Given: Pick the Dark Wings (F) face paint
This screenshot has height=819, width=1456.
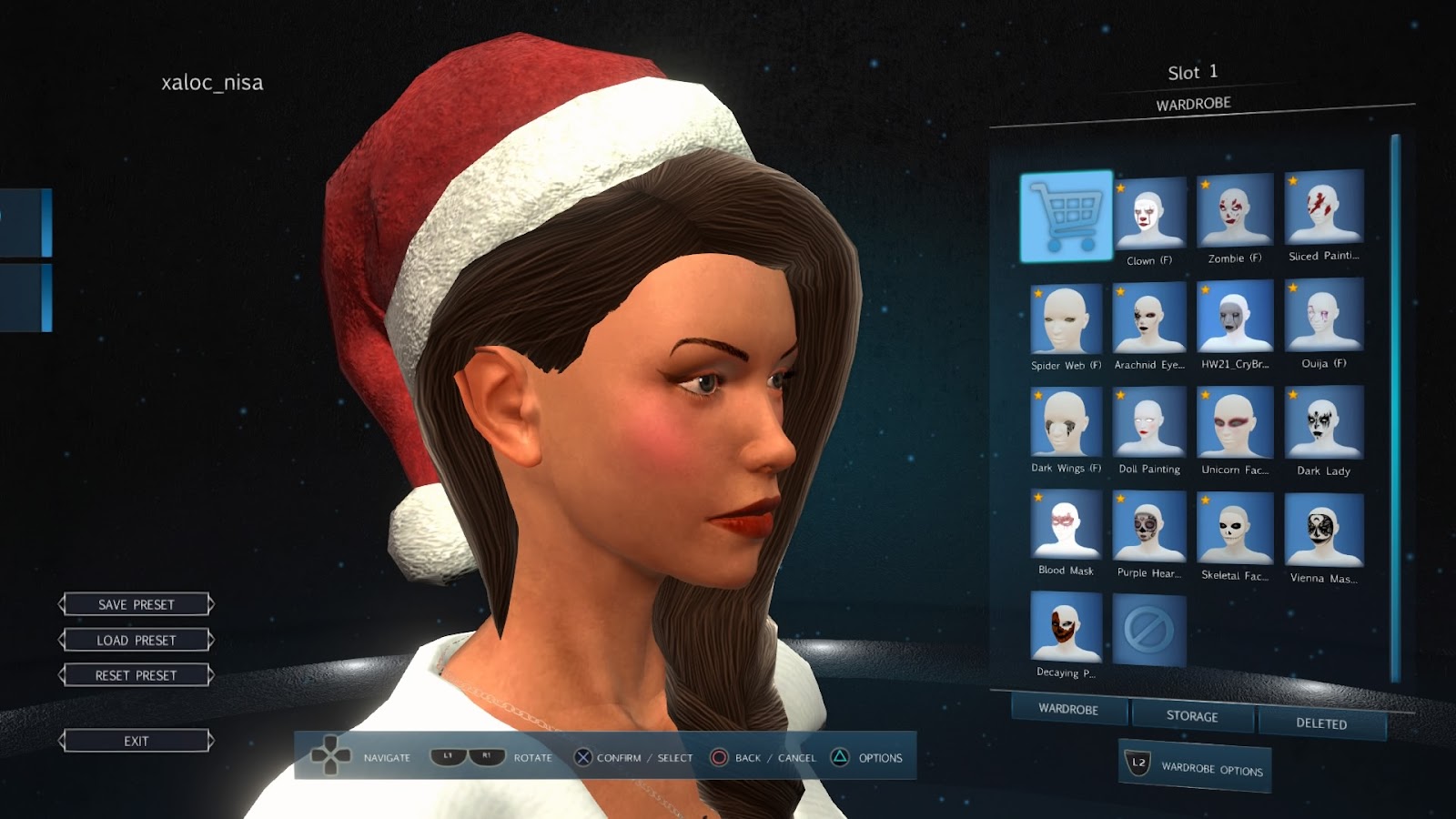Looking at the screenshot, I should (x=1066, y=422).
